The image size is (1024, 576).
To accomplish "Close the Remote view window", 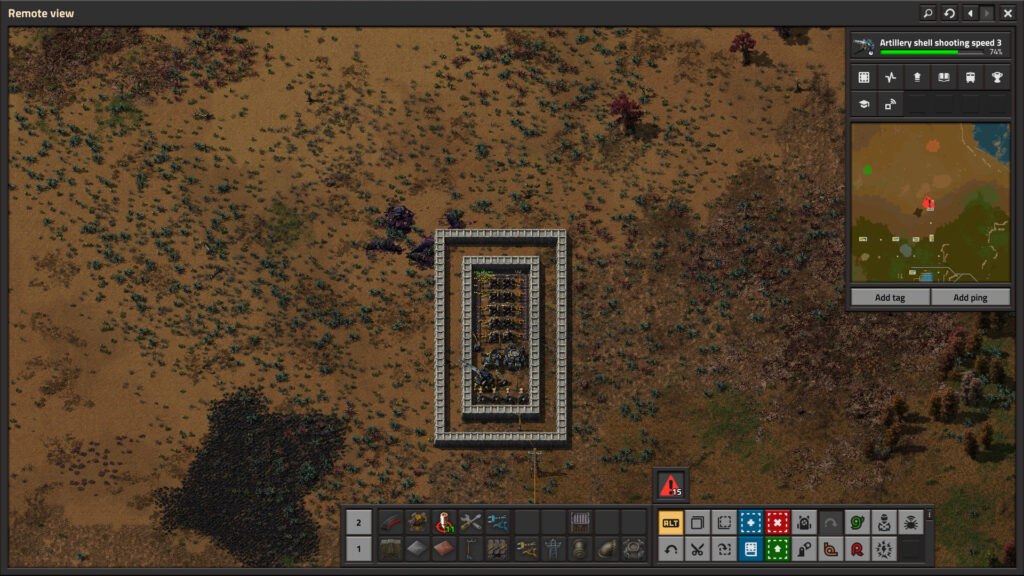I will [1007, 13].
